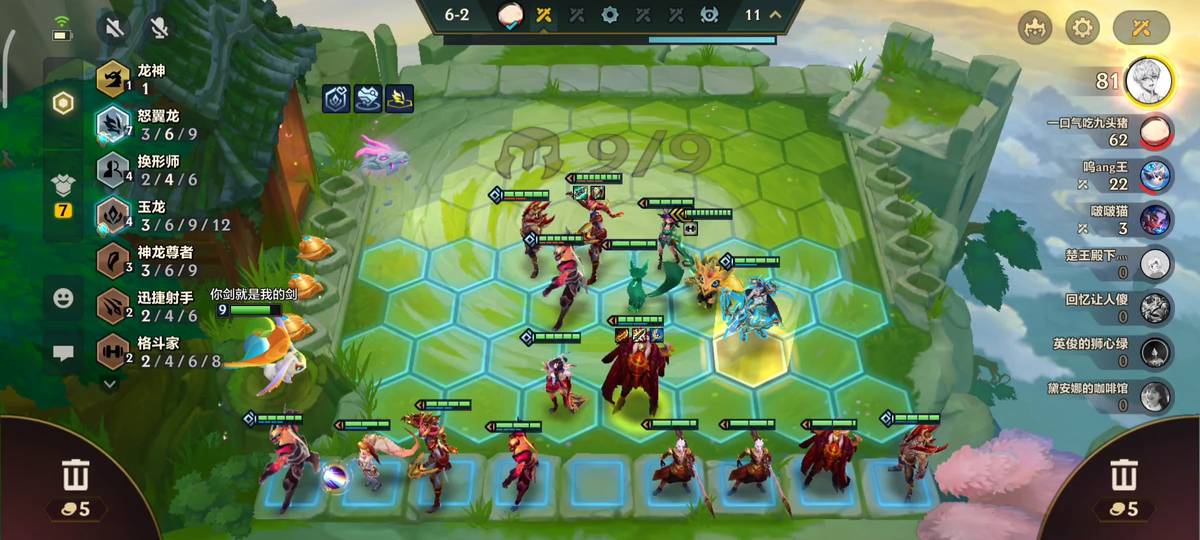Open the chat speech bubble
1200x540 pixels.
pos(63,352)
